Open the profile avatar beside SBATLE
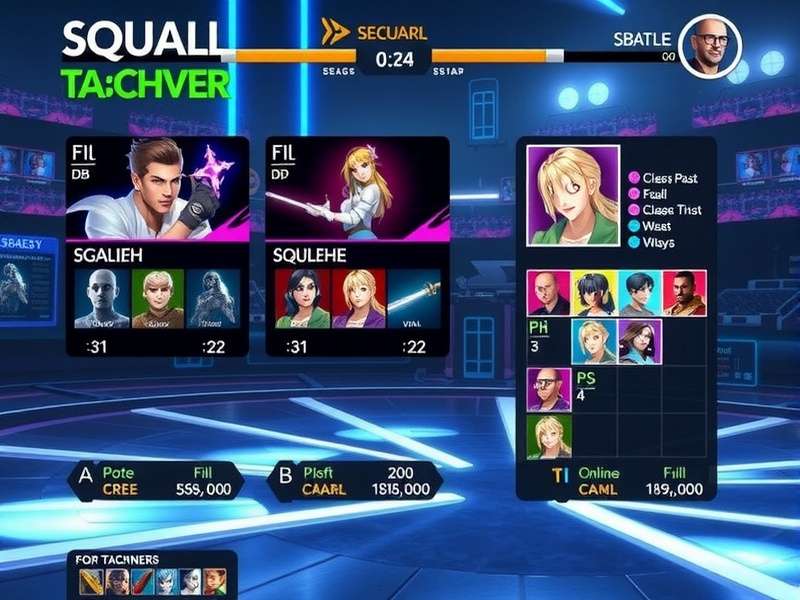The width and height of the screenshot is (800, 600). click(x=712, y=47)
